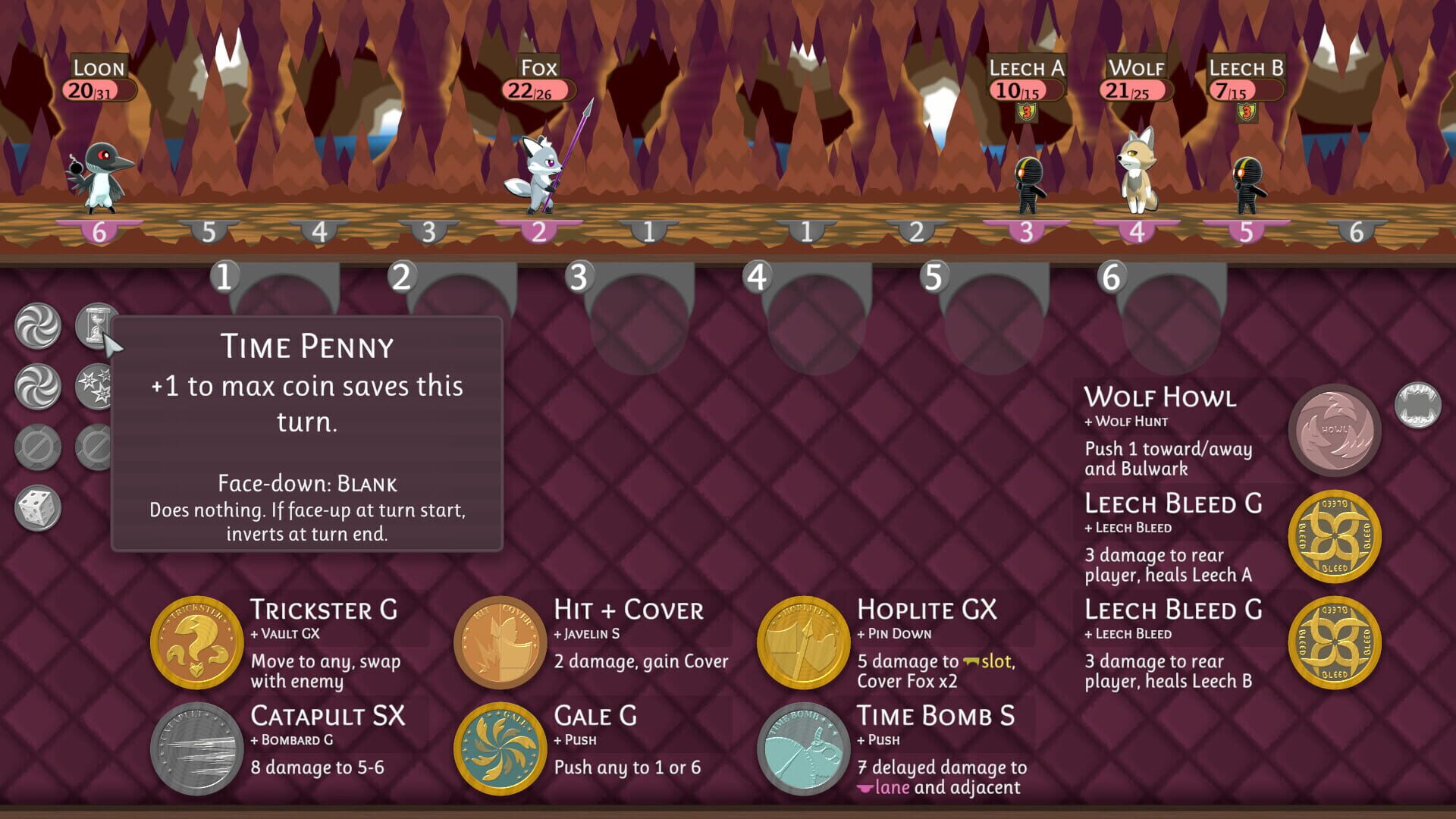Select the Hit + Cover coin
This screenshot has width=1456, height=819.
coord(500,643)
